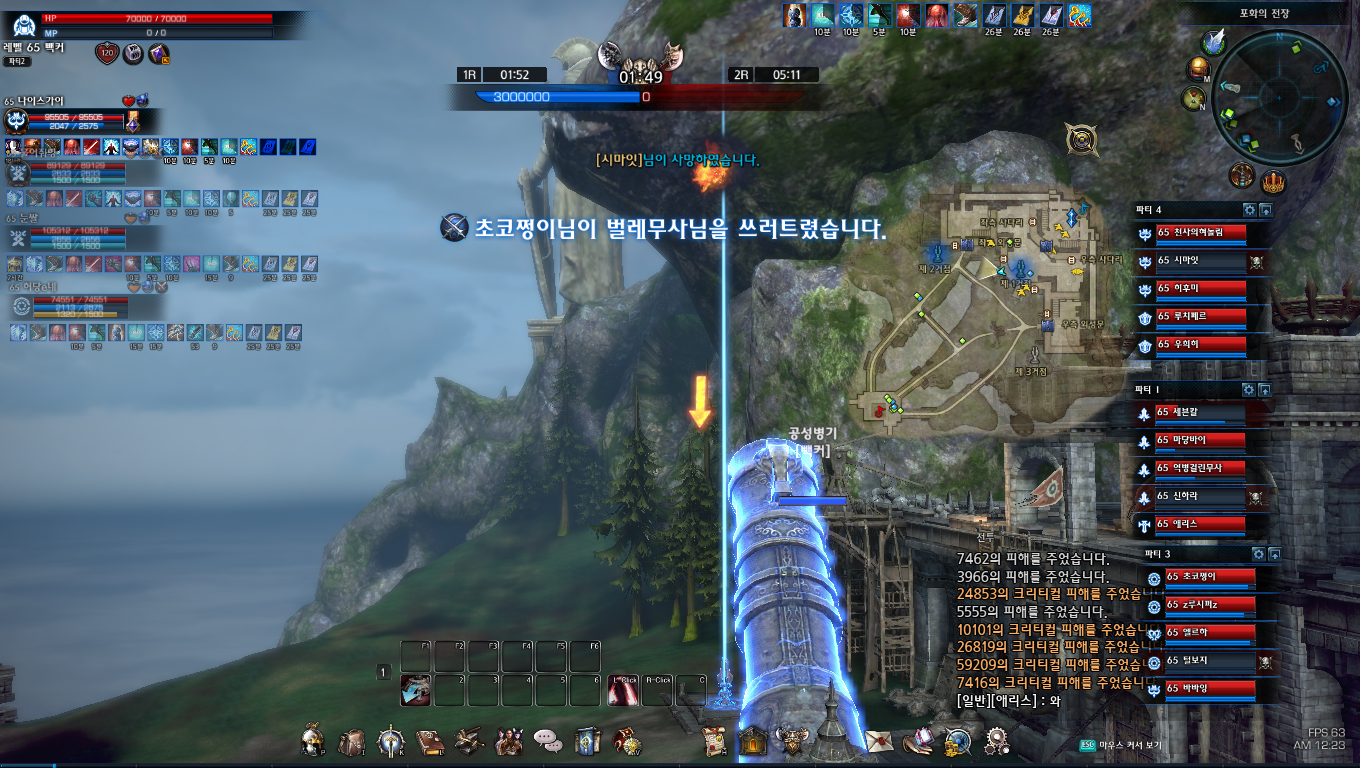Open the inventory backpack icon
The image size is (1360, 768).
[351, 741]
